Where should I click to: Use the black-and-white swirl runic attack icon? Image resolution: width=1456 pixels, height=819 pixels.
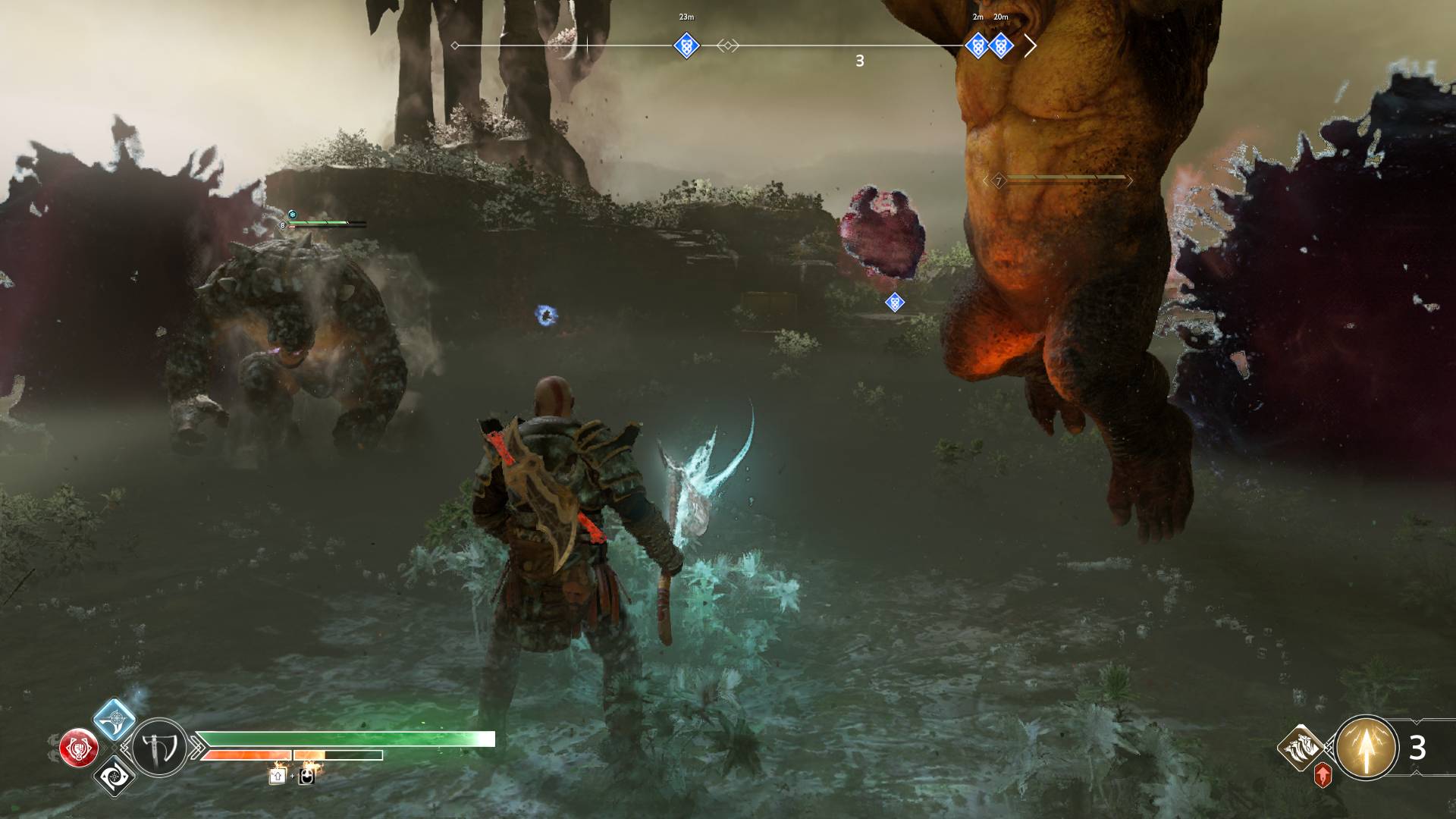point(115,776)
